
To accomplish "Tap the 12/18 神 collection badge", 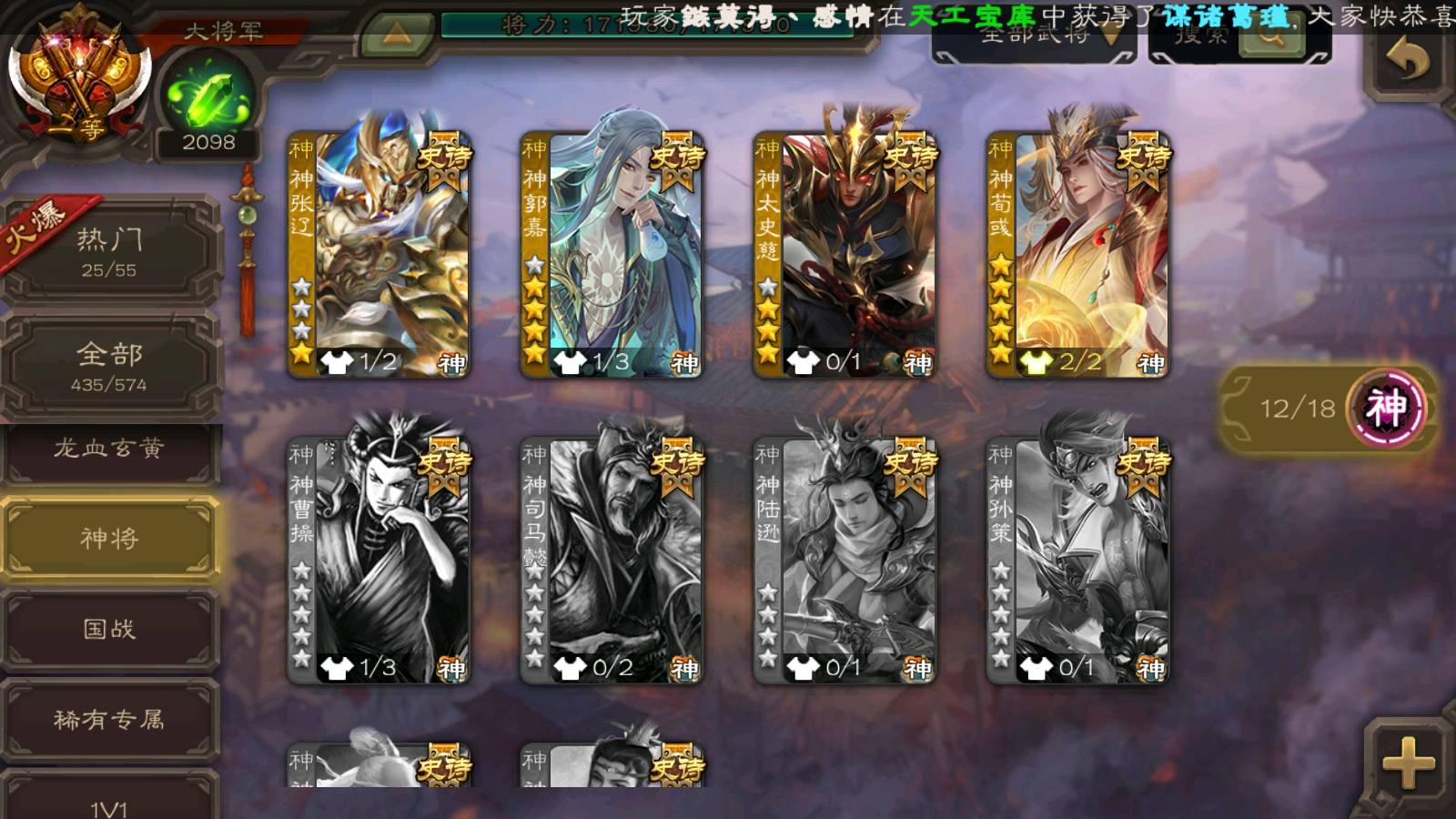I will click(x=1329, y=408).
